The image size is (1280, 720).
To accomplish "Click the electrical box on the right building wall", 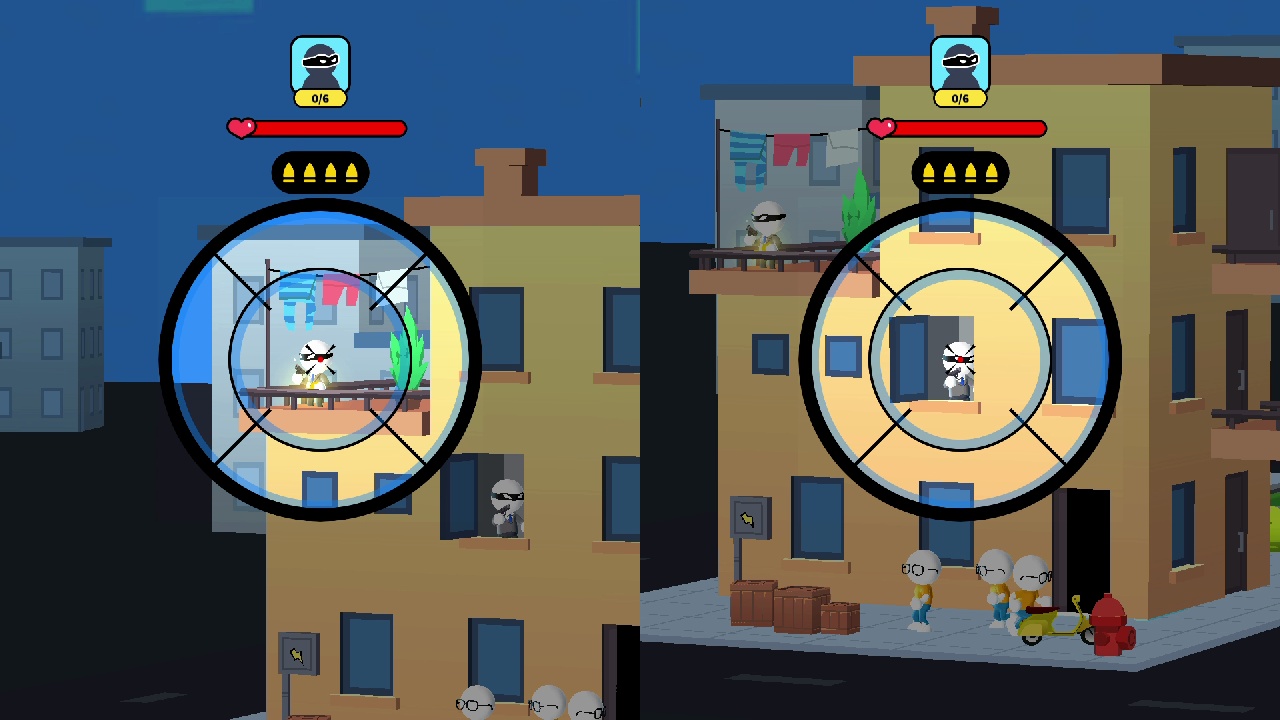I will [748, 516].
